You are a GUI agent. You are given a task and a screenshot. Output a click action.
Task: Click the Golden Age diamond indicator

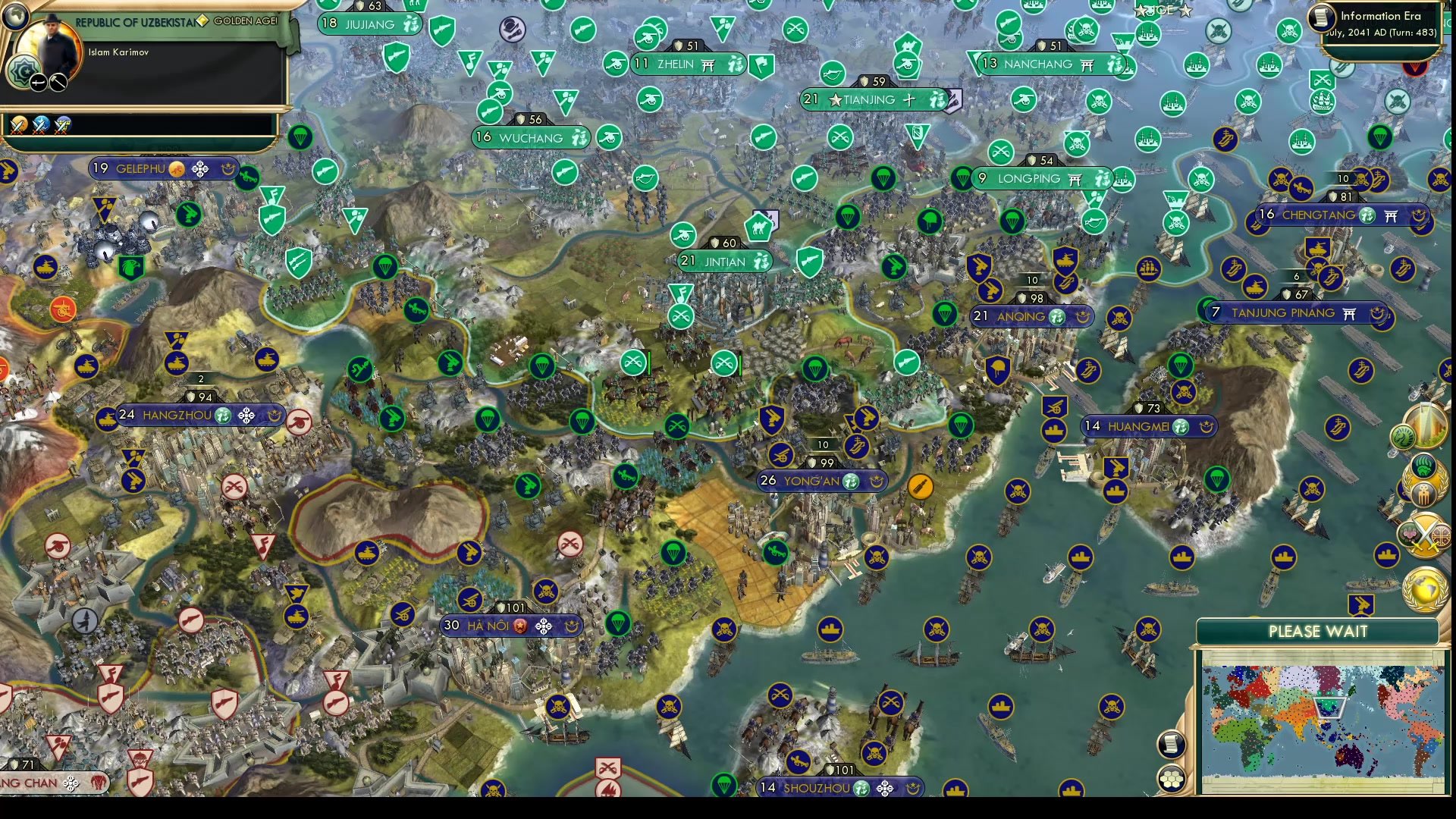coord(203,20)
